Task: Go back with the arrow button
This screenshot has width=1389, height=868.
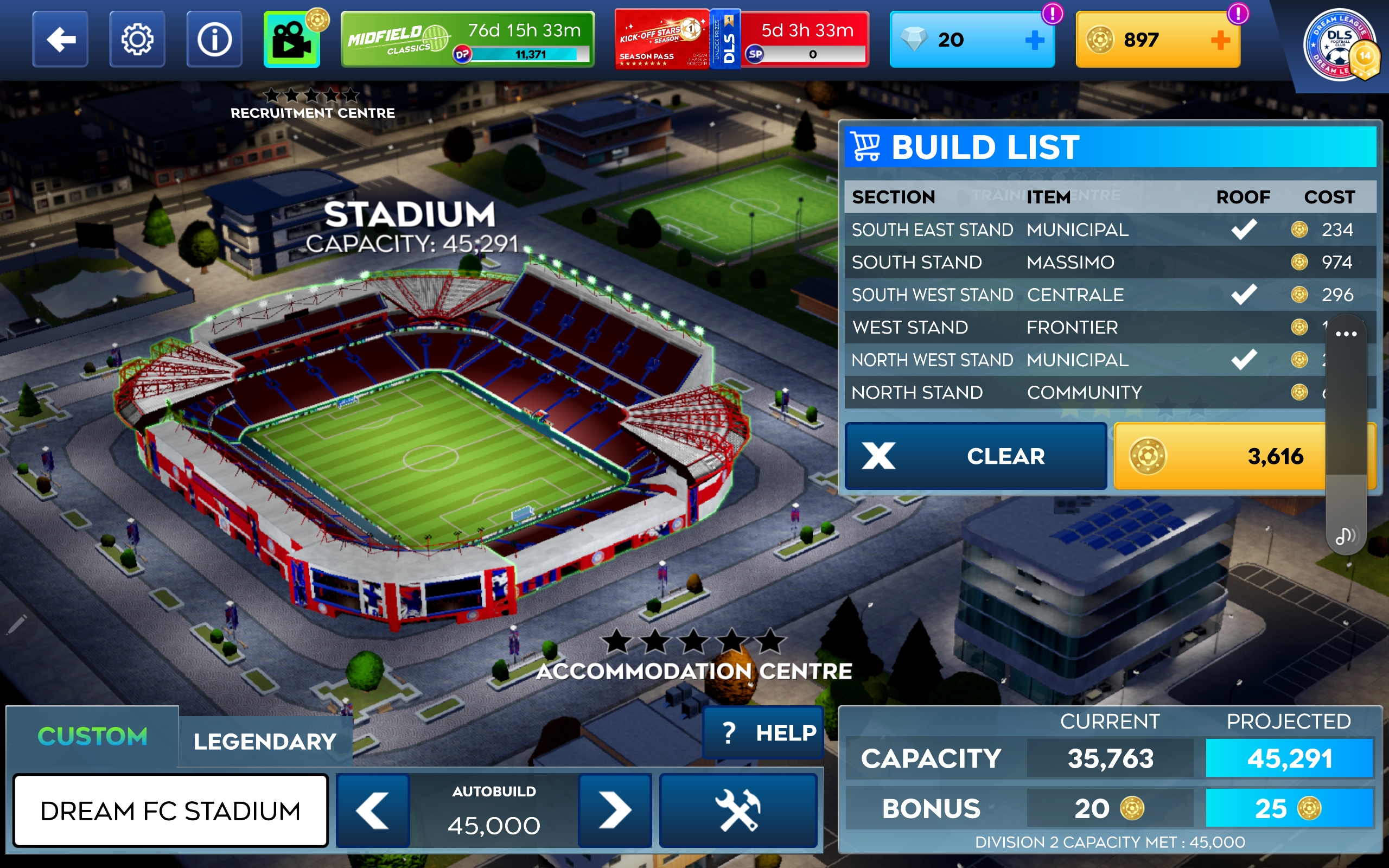Action: pyautogui.click(x=60, y=40)
